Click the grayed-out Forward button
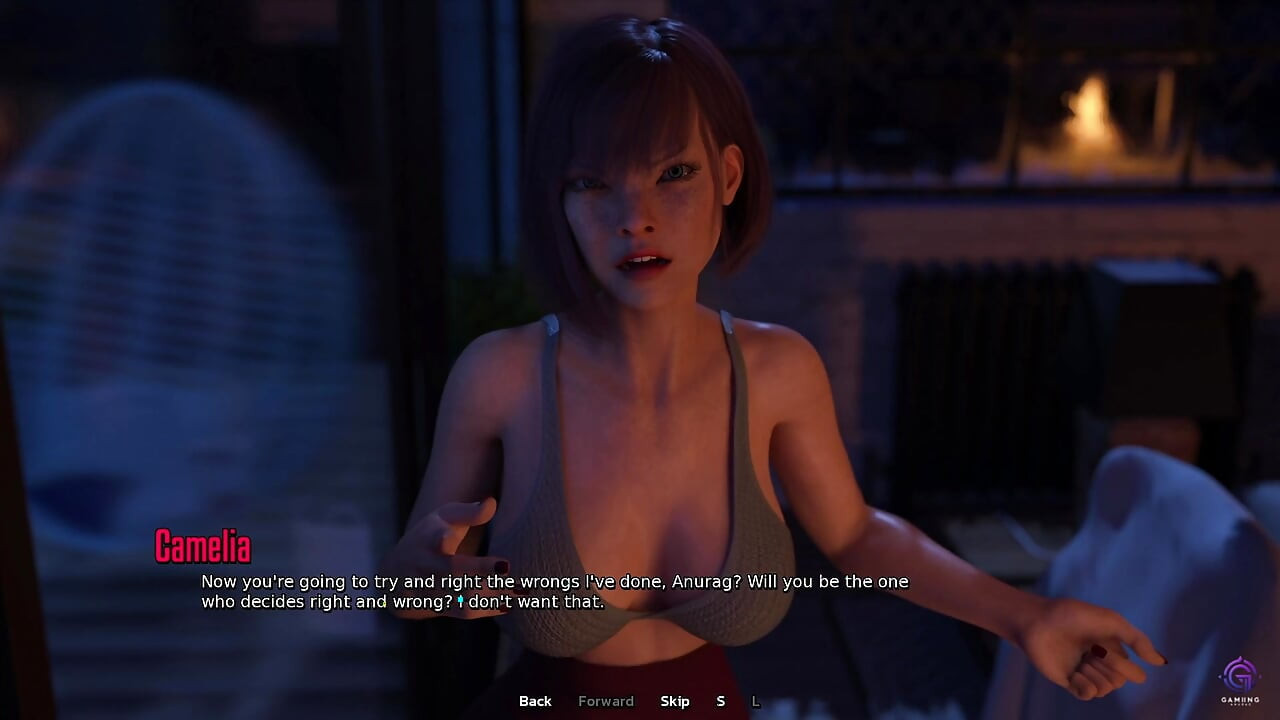The width and height of the screenshot is (1280, 720). [x=606, y=701]
